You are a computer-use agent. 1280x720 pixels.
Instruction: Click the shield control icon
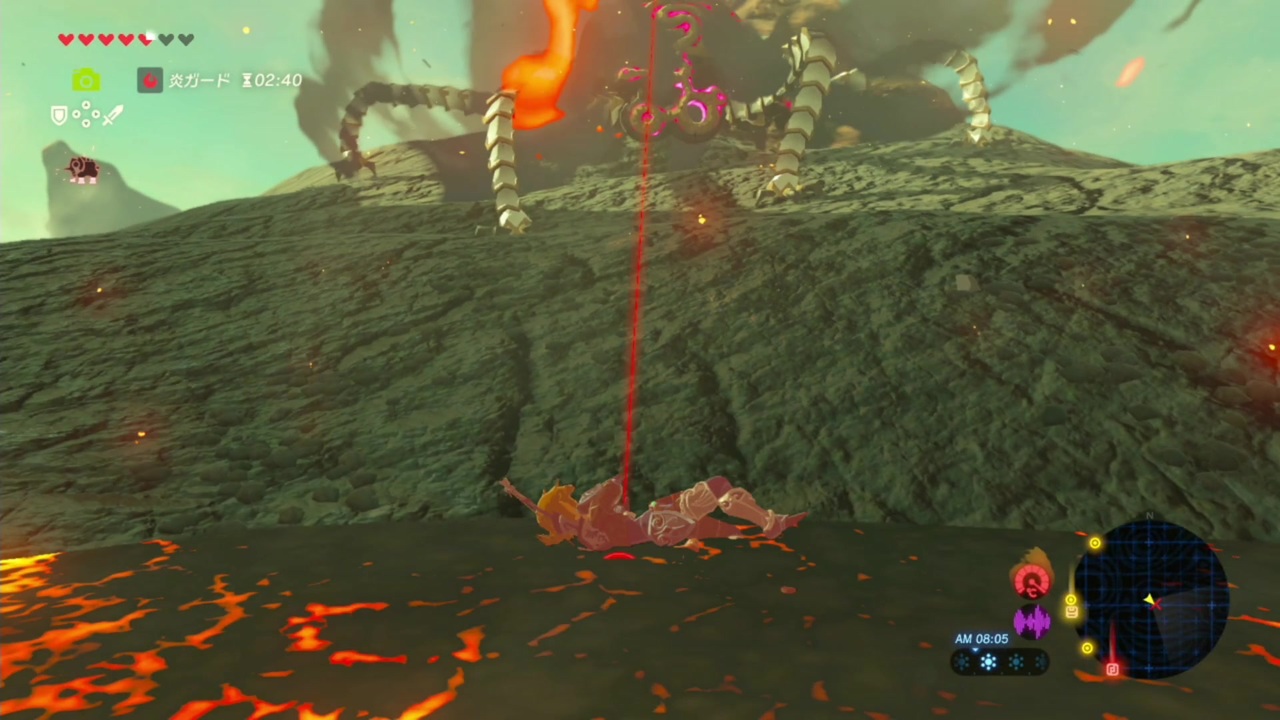pos(58,115)
